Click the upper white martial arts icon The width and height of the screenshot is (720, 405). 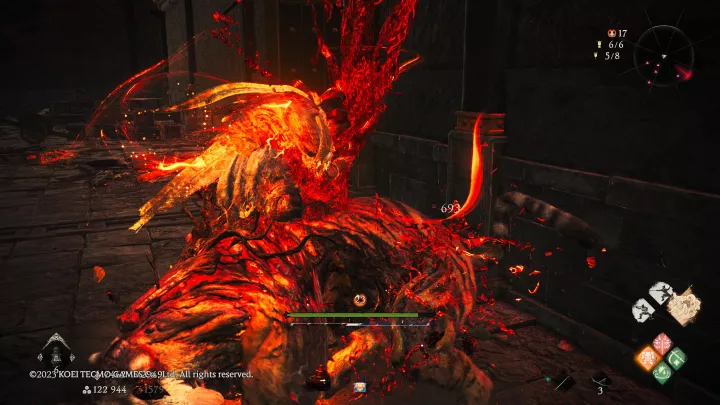pyautogui.click(x=660, y=292)
